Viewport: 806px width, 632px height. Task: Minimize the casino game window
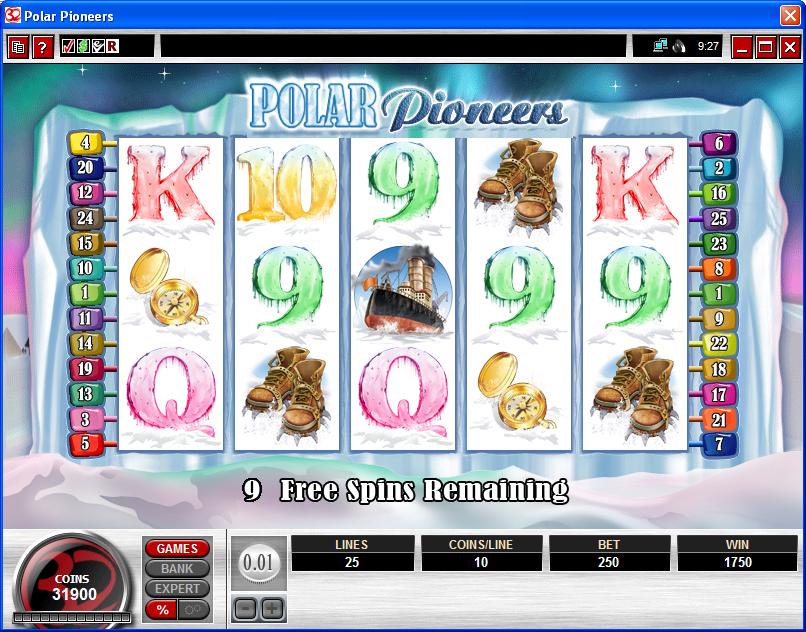point(742,47)
